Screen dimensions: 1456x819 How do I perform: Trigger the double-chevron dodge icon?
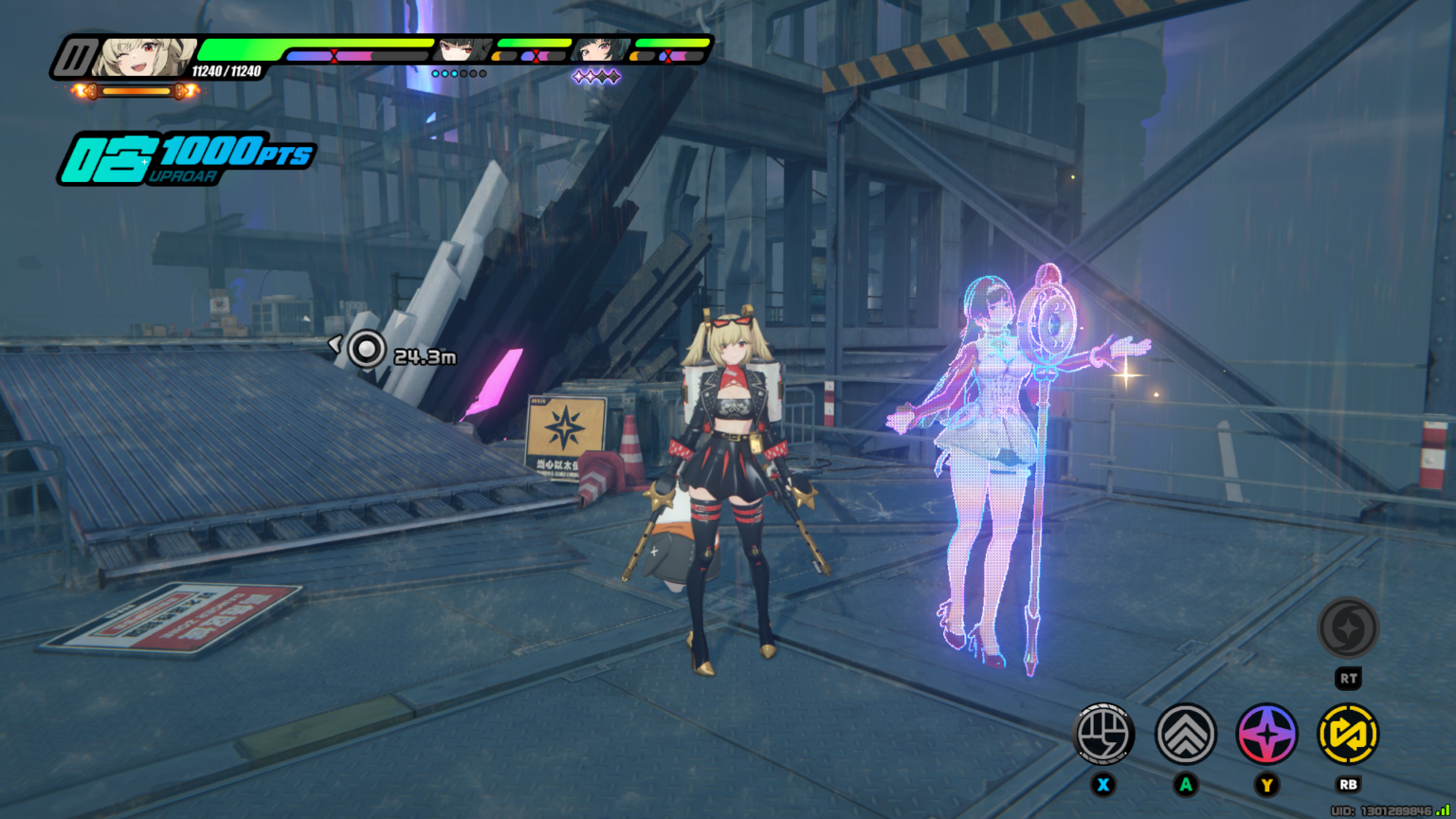[x=1185, y=734]
